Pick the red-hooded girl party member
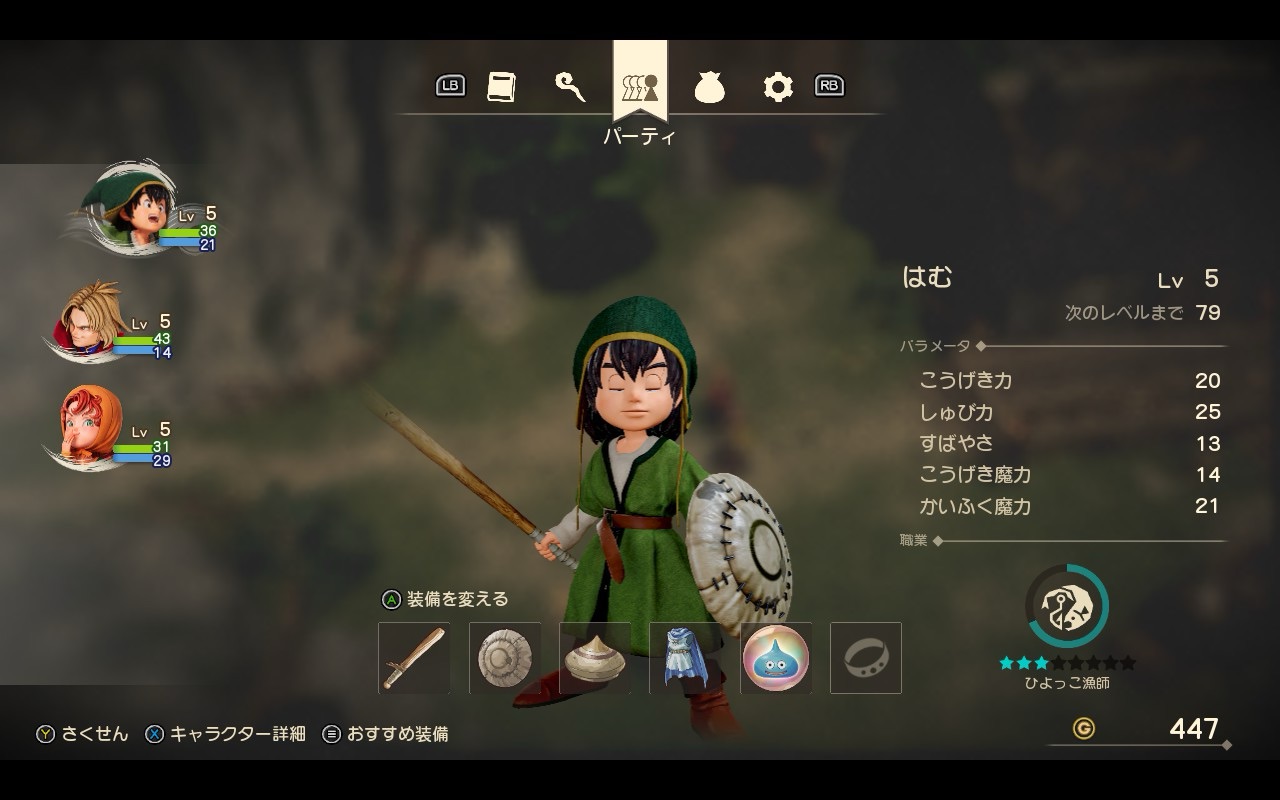 (x=90, y=428)
